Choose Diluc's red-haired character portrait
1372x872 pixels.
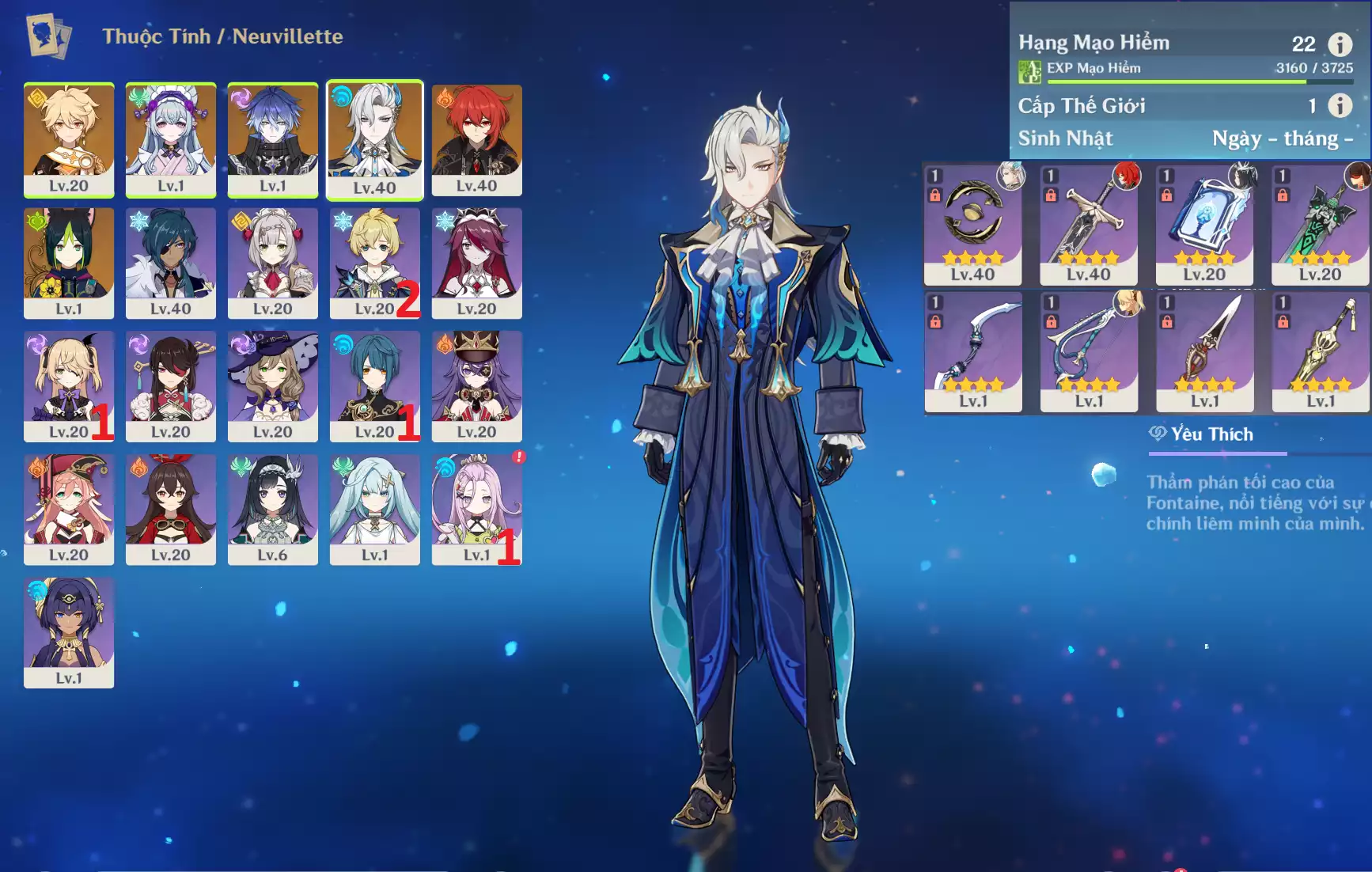click(476, 139)
